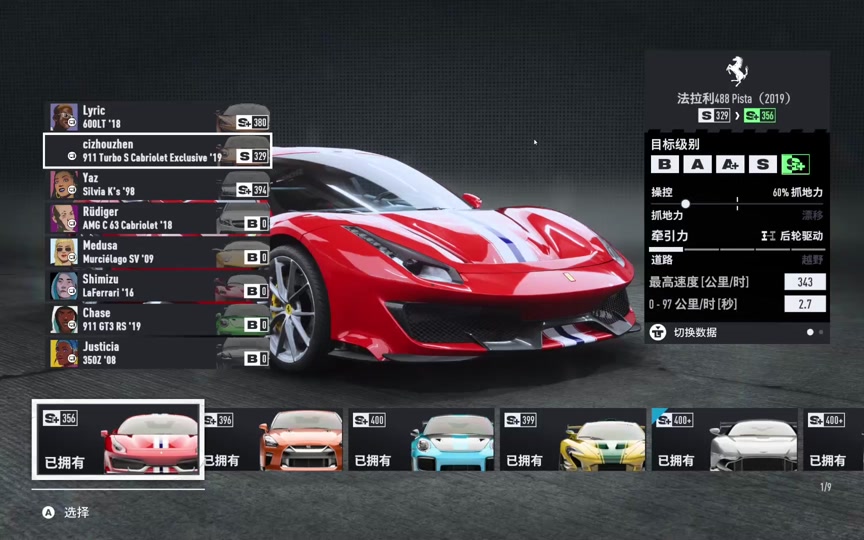864x540 pixels.
Task: Select Yaz's Silvia K's '98 row
Action: (157, 184)
